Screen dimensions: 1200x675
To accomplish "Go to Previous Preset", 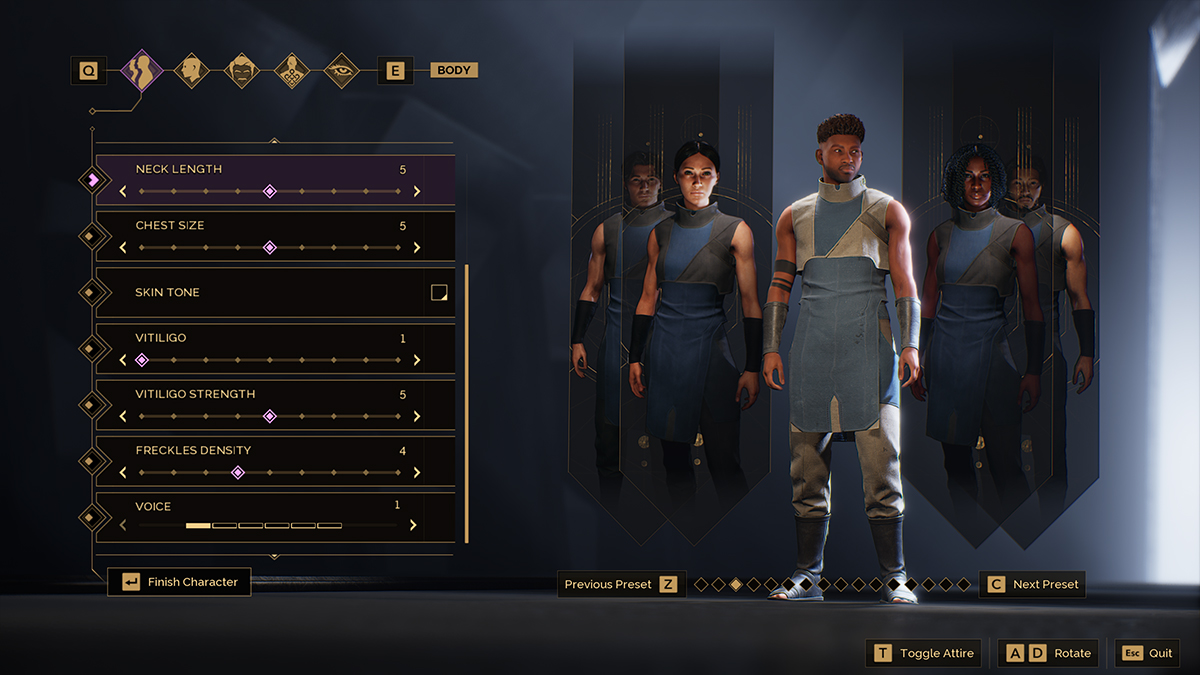I will point(621,585).
